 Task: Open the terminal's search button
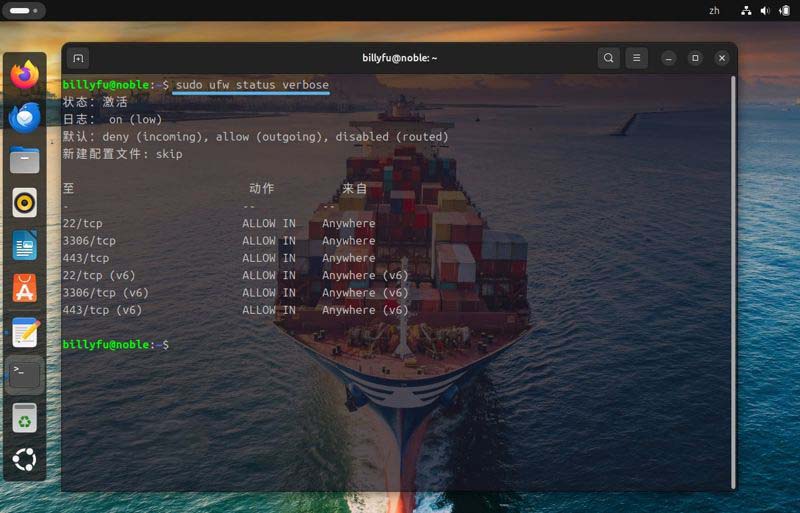click(608, 58)
